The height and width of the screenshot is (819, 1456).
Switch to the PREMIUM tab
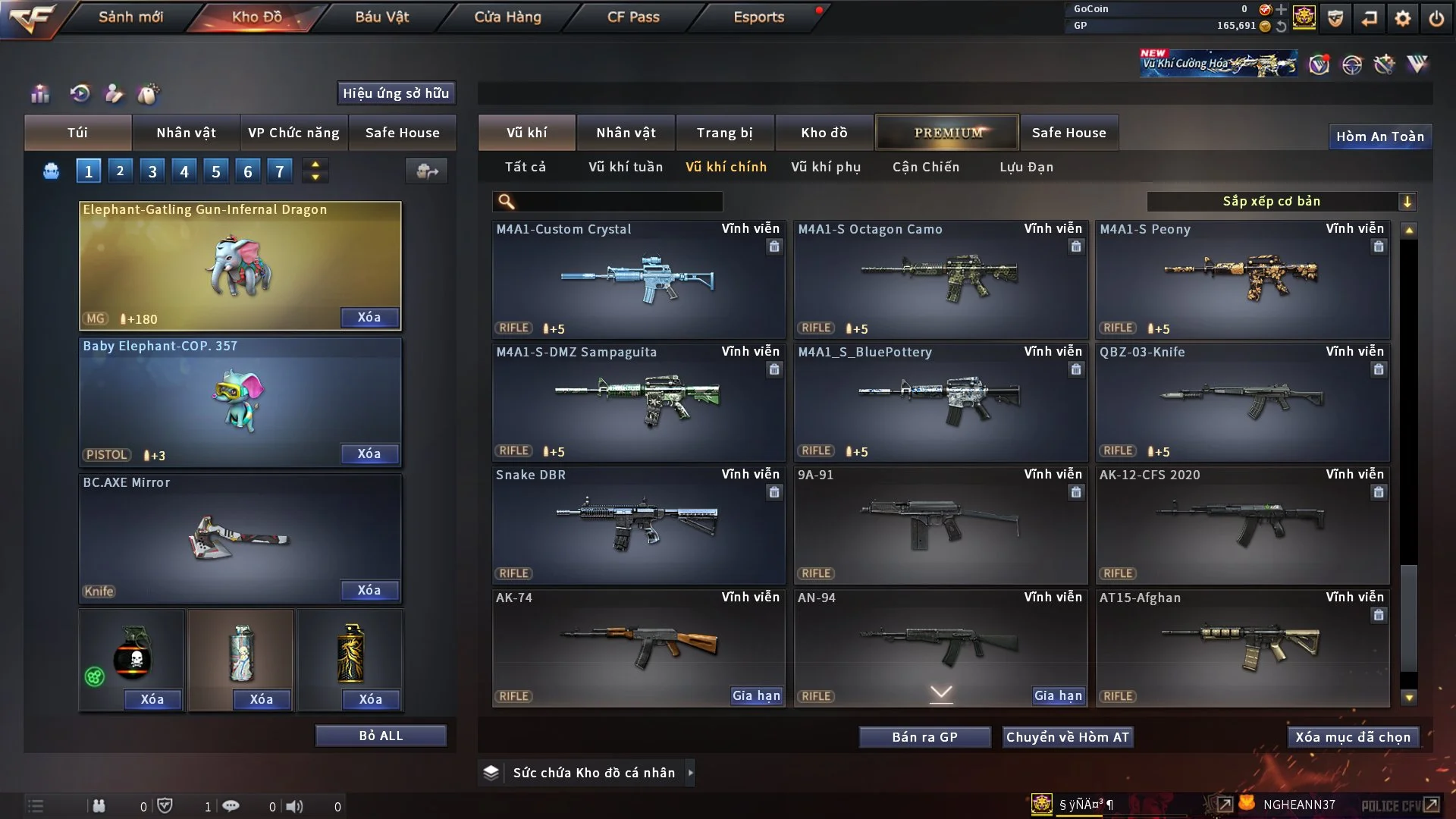[x=947, y=133]
